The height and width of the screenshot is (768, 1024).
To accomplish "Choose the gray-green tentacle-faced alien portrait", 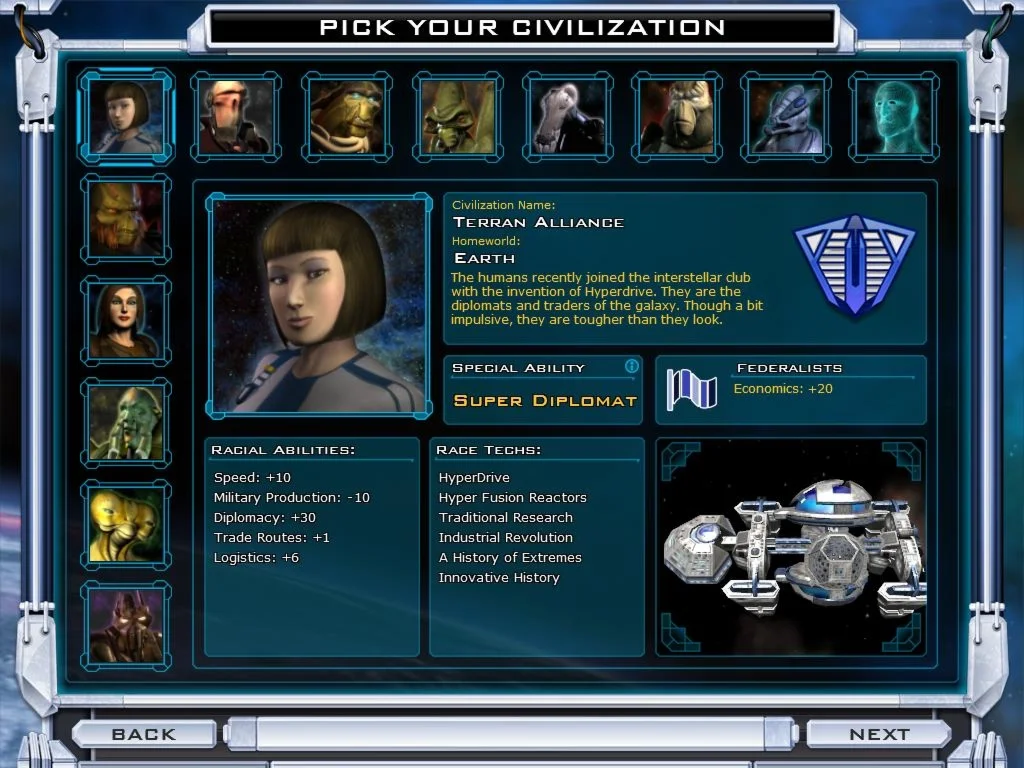I will point(126,422).
